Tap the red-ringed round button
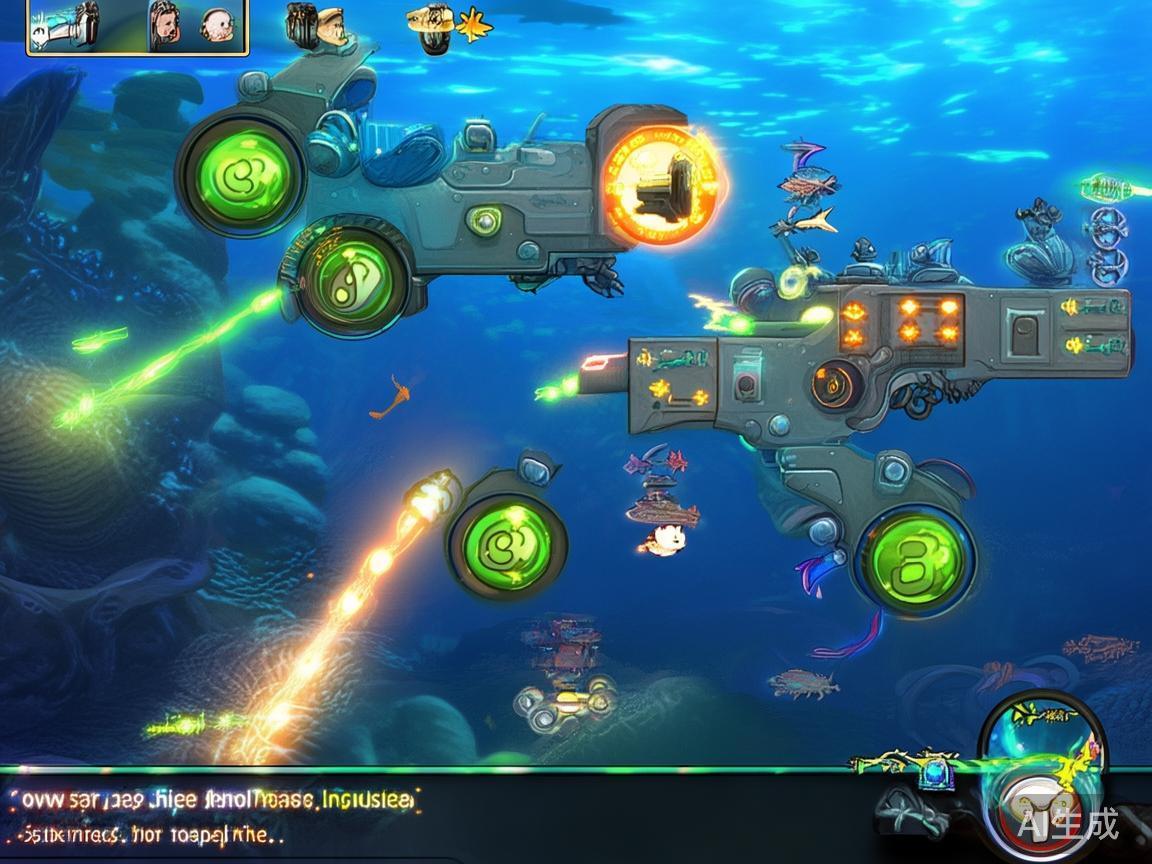 pos(1040,810)
